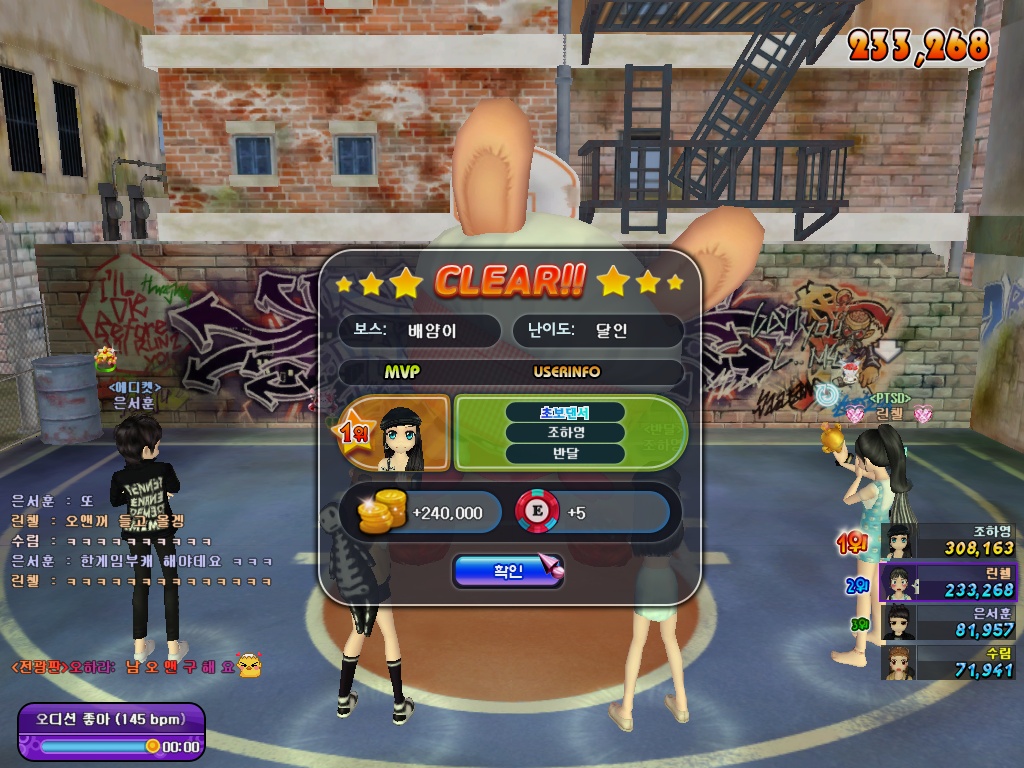Click the green MVP user info panel
Image resolution: width=1024 pixels, height=768 pixels.
pyautogui.click(x=568, y=433)
